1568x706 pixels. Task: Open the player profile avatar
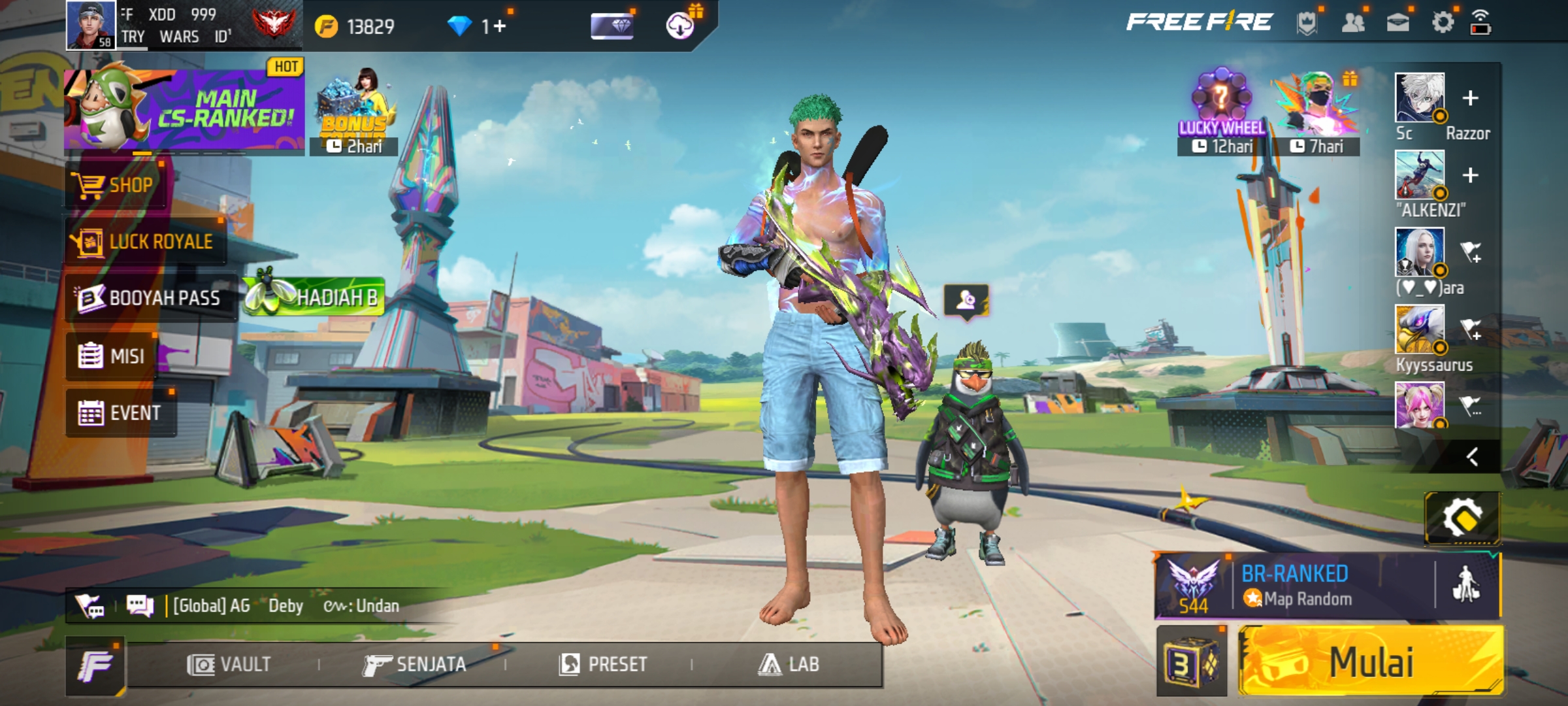[91, 25]
